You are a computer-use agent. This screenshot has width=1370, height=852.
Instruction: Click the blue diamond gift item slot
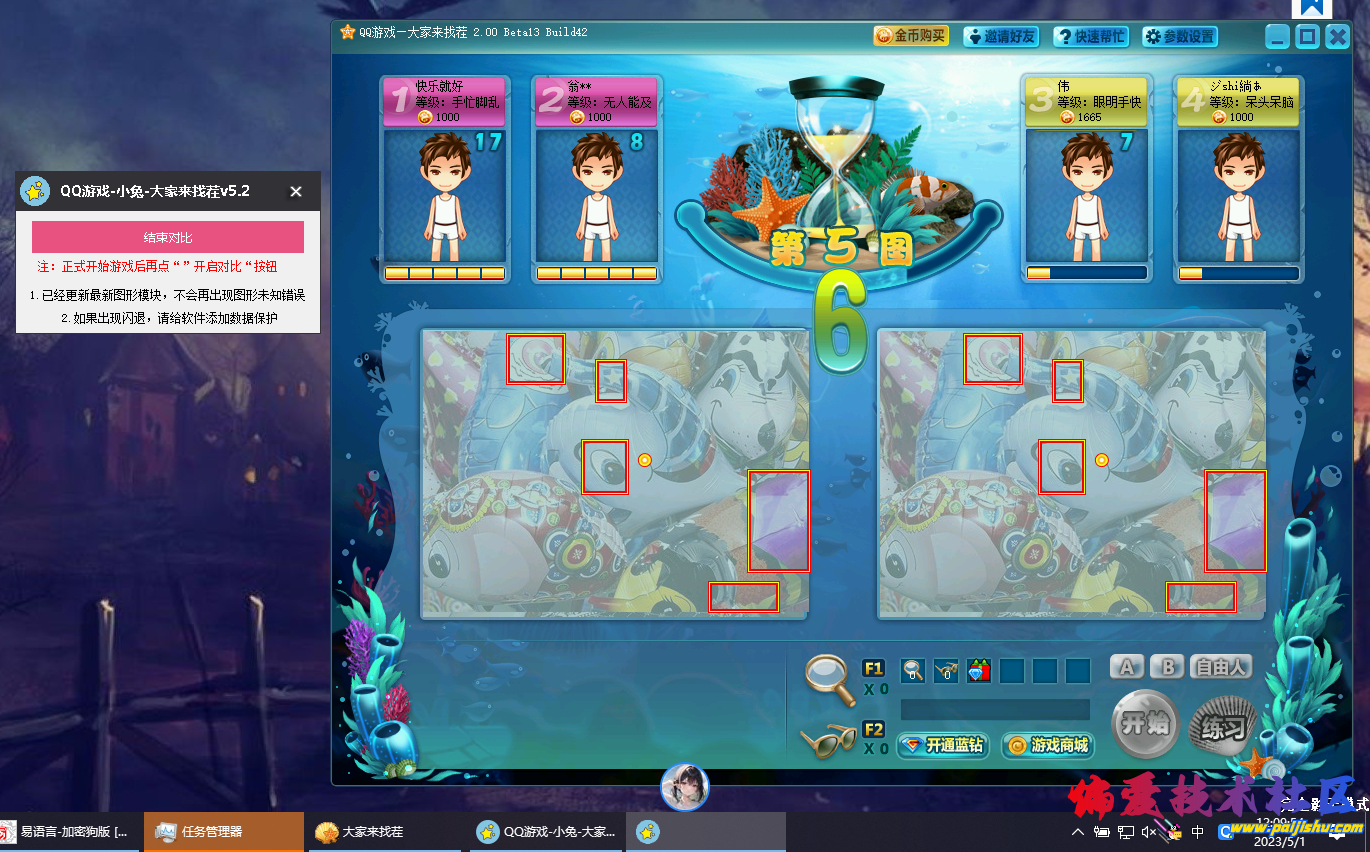[x=978, y=671]
